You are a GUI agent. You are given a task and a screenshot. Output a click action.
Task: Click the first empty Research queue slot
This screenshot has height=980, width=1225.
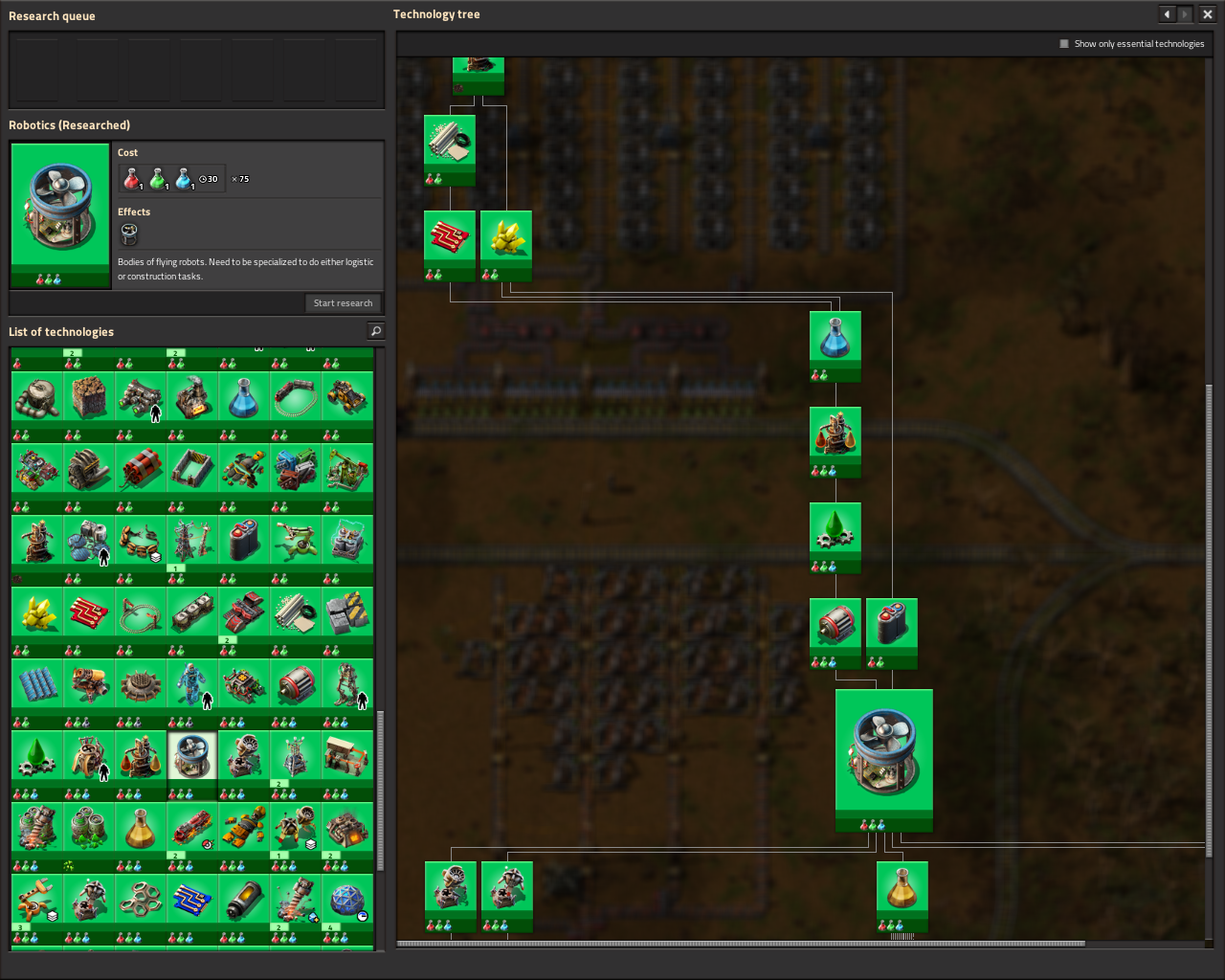click(x=34, y=70)
